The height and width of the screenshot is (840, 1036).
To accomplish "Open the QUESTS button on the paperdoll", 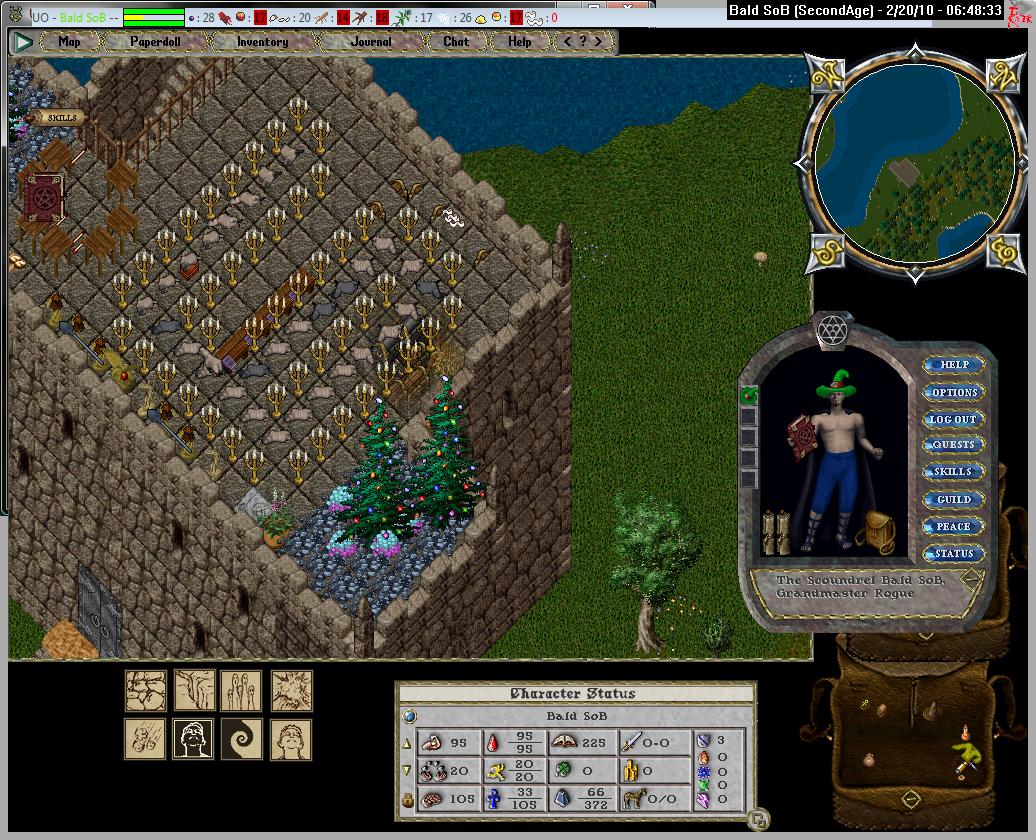I will click(953, 445).
